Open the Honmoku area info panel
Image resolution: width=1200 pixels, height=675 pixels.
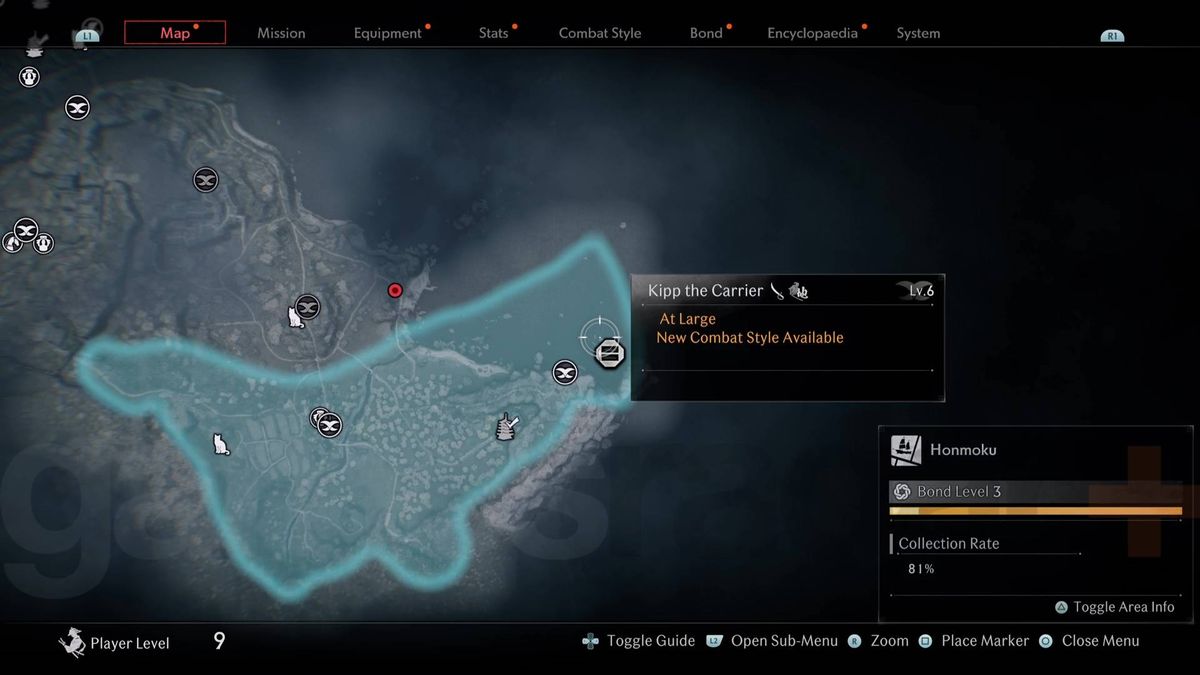(x=1035, y=450)
